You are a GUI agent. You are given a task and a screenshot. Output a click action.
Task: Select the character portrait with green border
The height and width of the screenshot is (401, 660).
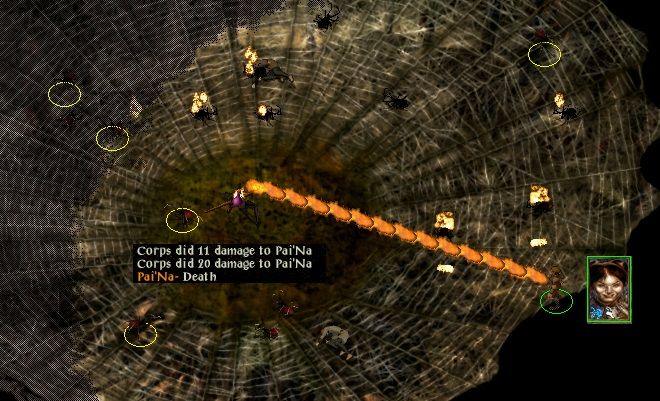pyautogui.click(x=609, y=290)
